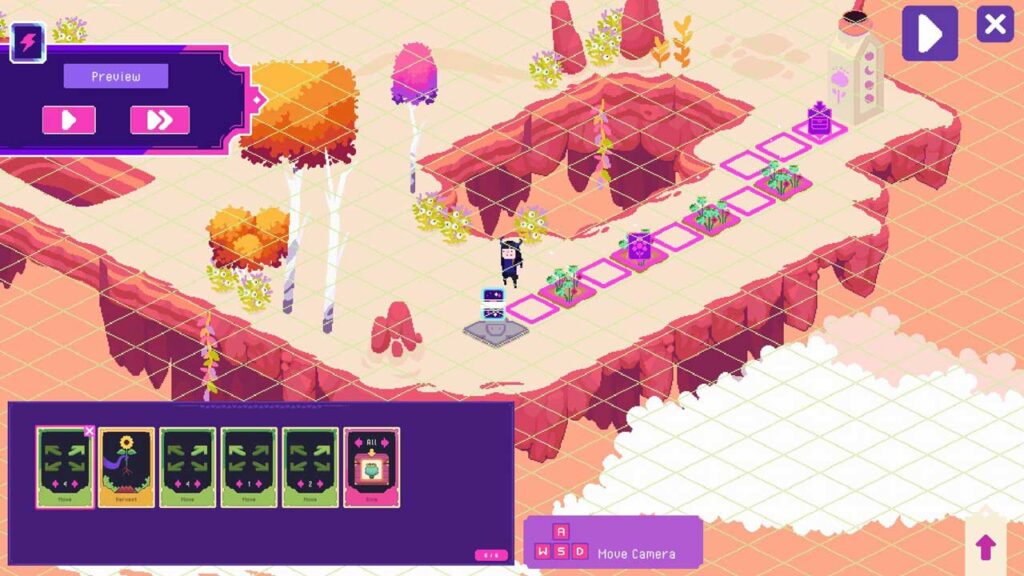The width and height of the screenshot is (1024, 576).
Task: Choose the Move card with value 1
Action: point(249,467)
